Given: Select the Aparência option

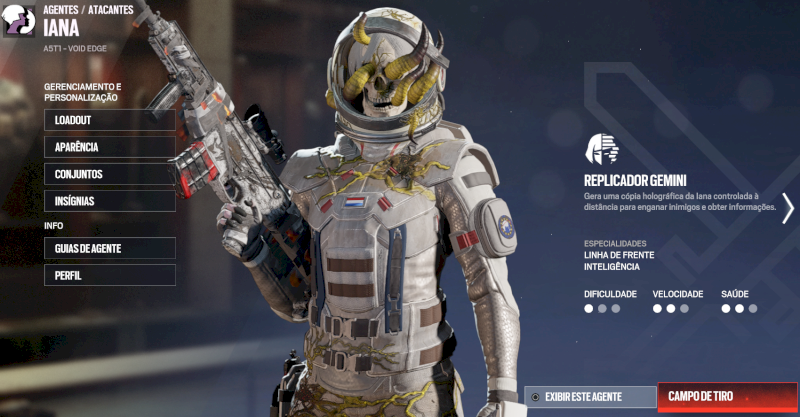Looking at the screenshot, I should pos(109,147).
